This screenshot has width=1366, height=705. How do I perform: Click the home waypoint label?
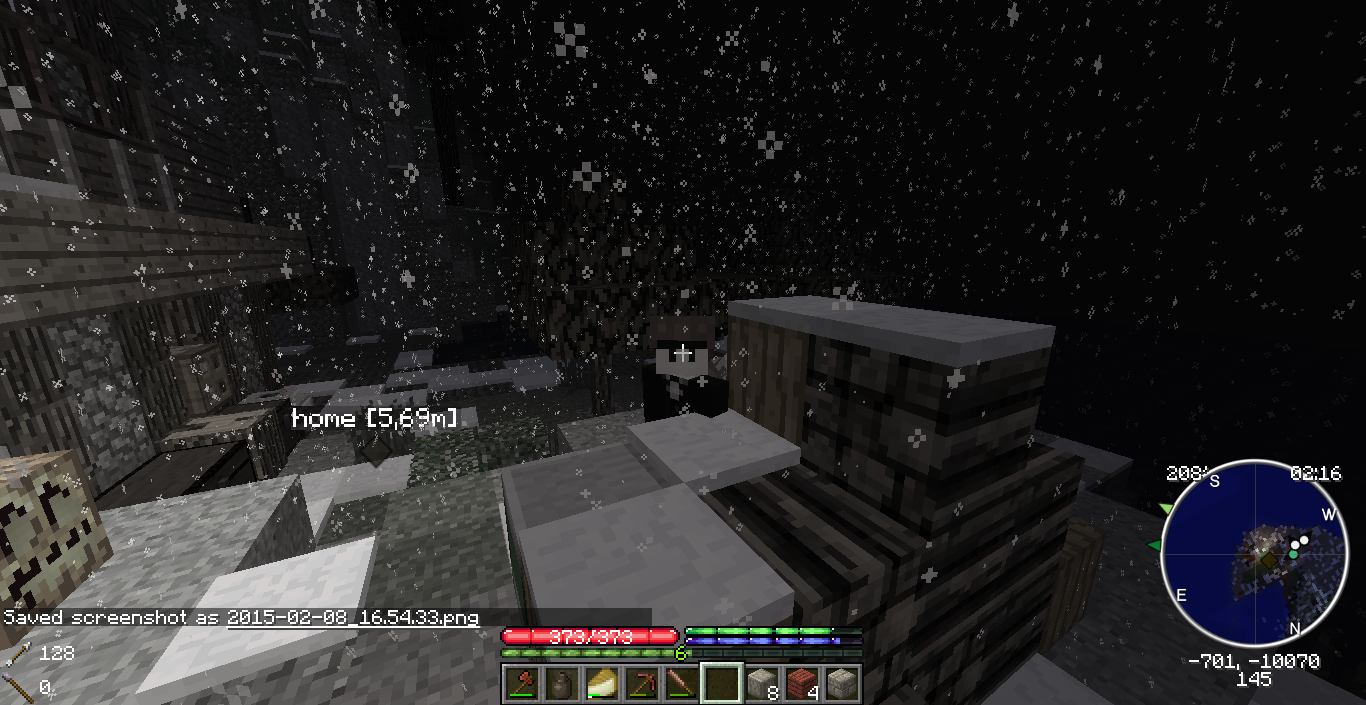pos(374,419)
